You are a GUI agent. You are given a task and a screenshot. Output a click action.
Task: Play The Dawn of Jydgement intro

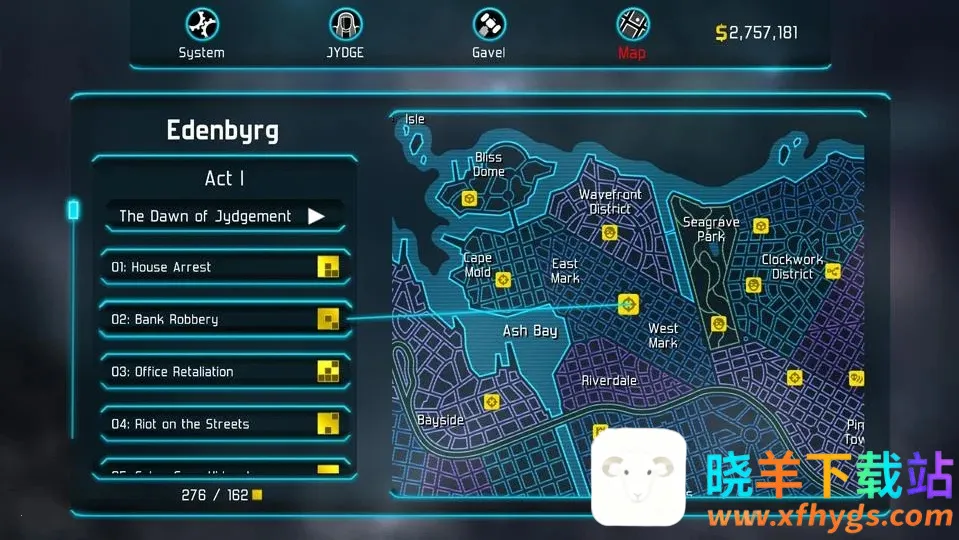tap(316, 216)
